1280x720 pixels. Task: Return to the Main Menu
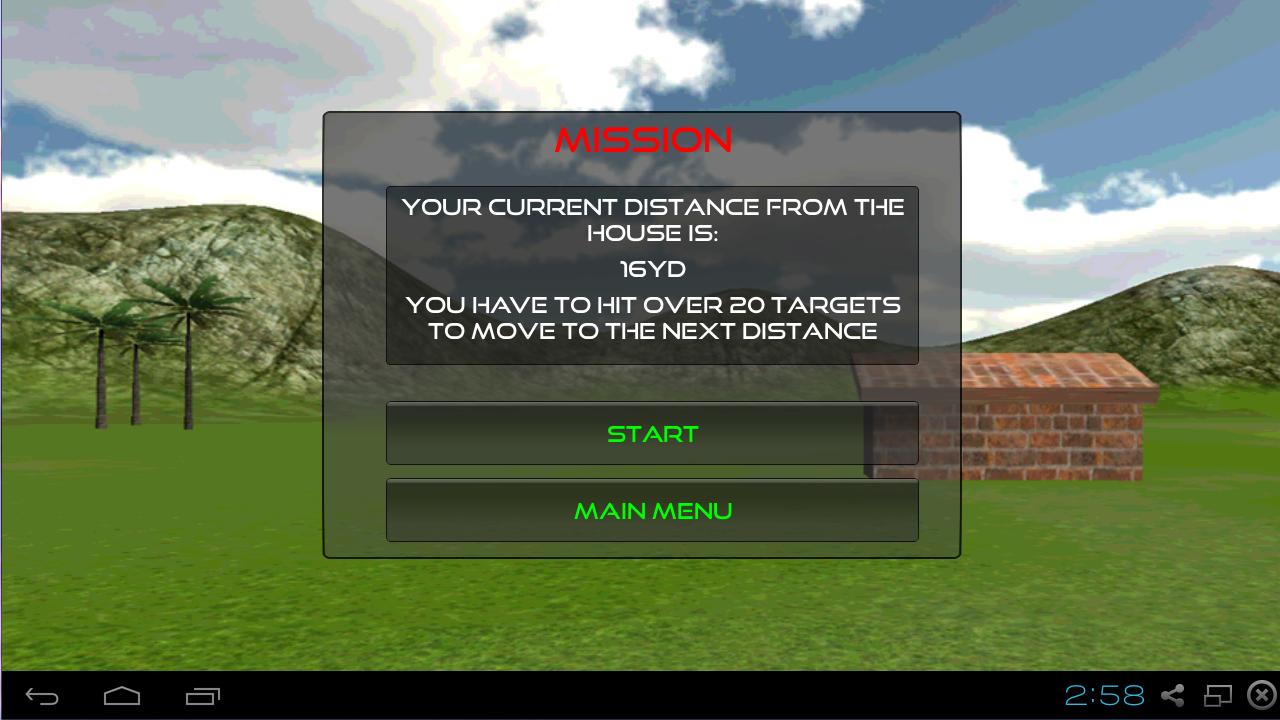pos(652,511)
